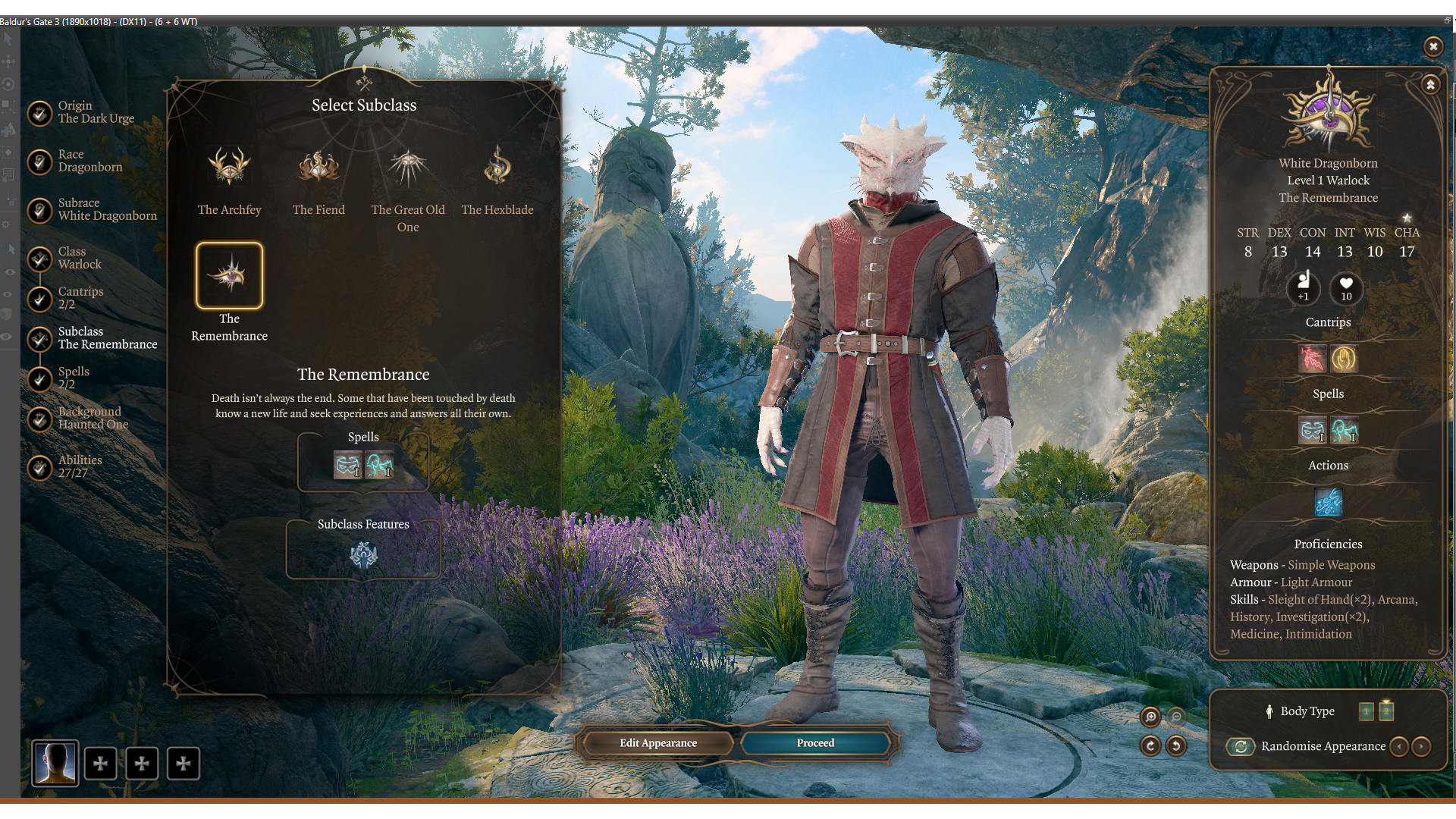Image resolution: width=1456 pixels, height=819 pixels.
Task: Pick The Great Old One subclass
Action: coord(408,167)
